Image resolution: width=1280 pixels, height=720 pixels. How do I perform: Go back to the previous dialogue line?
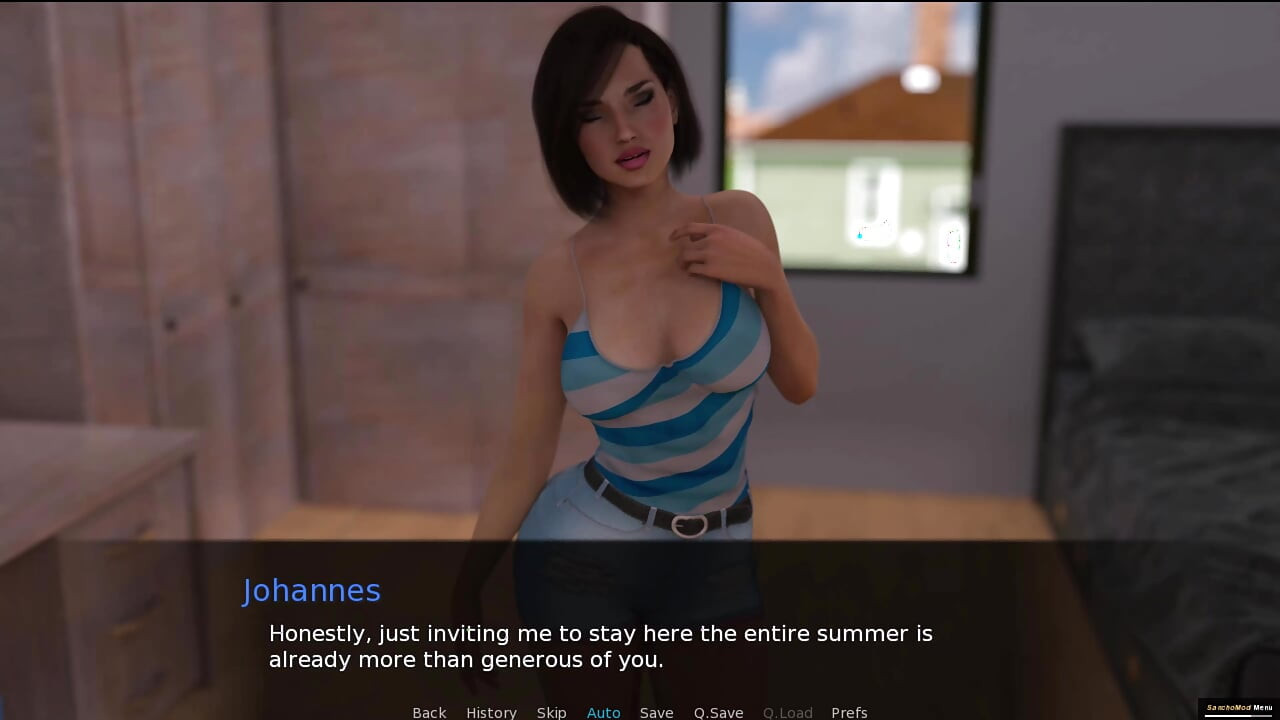(x=429, y=712)
